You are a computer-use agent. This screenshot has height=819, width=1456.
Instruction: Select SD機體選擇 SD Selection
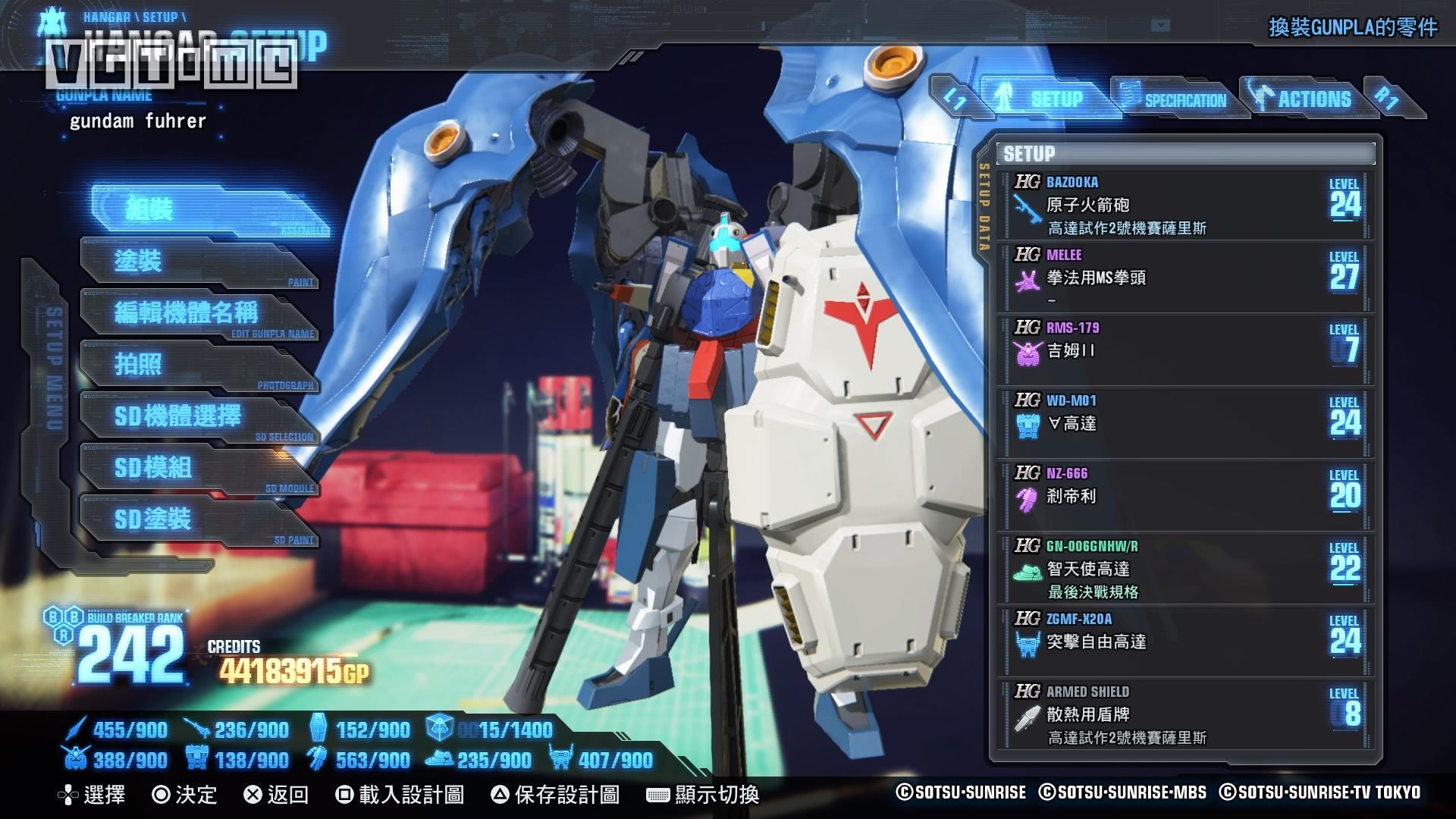click(x=199, y=416)
